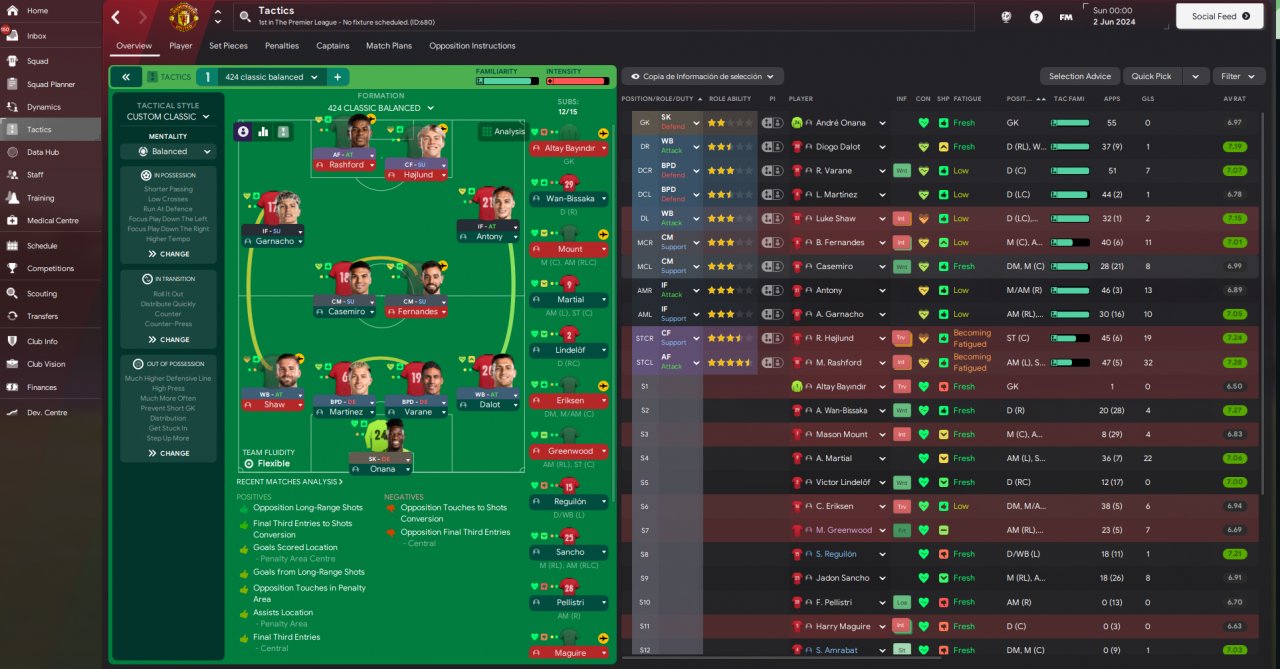The width and height of the screenshot is (1280, 669).
Task: Open the Analysis view on the pitch
Action: coord(502,131)
